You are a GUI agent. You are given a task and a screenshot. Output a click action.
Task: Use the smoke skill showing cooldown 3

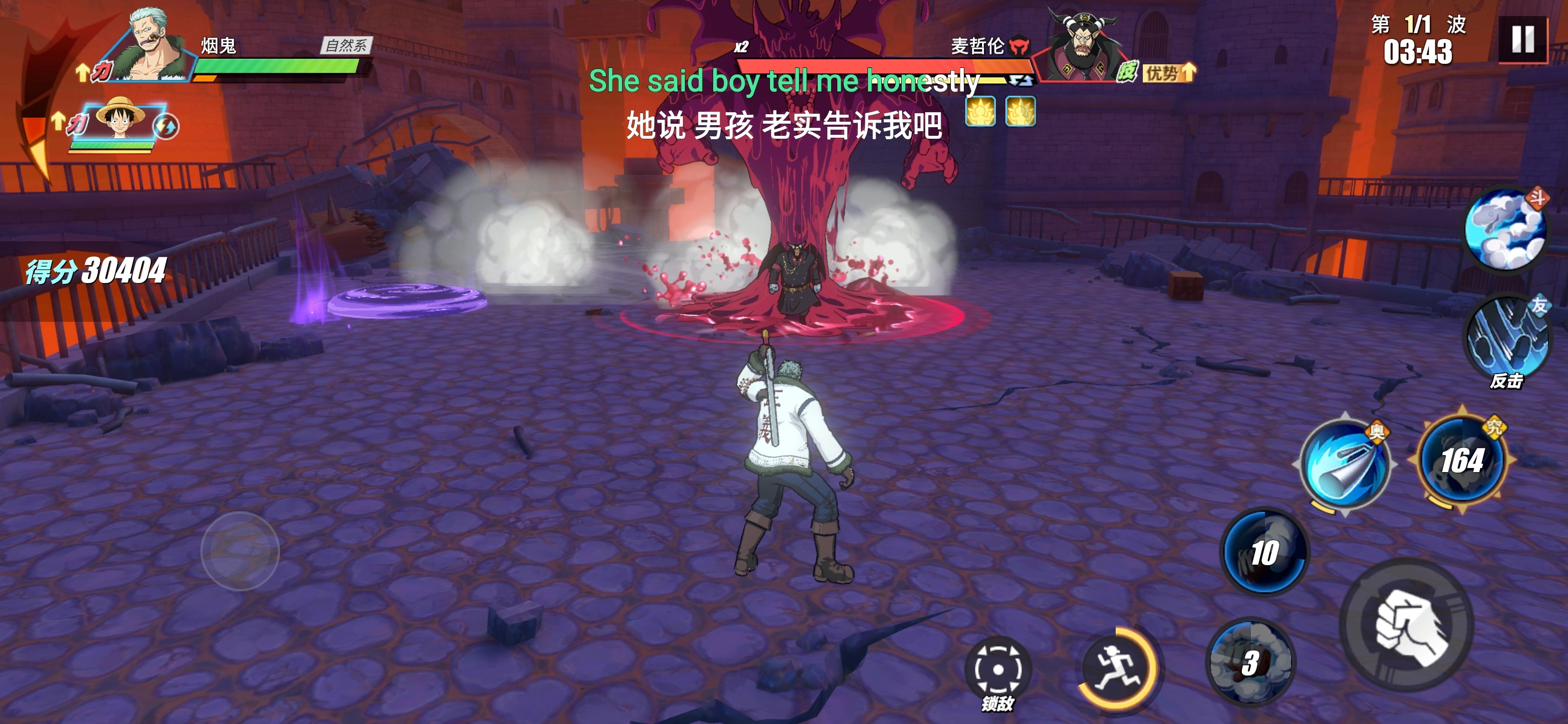click(x=1250, y=663)
